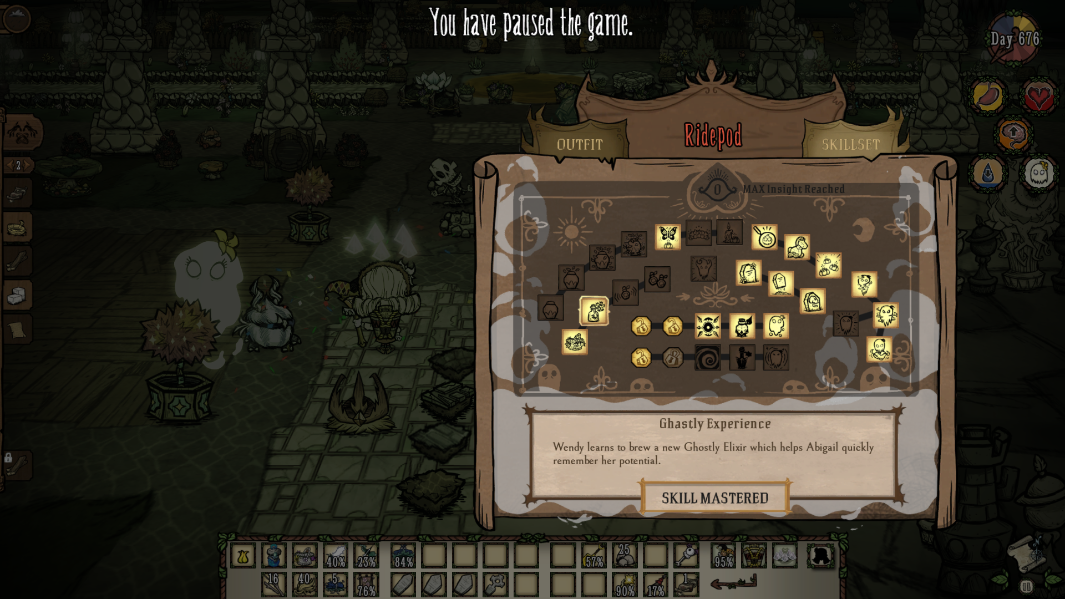Click the Abigail ghost status badge
The image size is (1065, 599).
(x=1039, y=173)
